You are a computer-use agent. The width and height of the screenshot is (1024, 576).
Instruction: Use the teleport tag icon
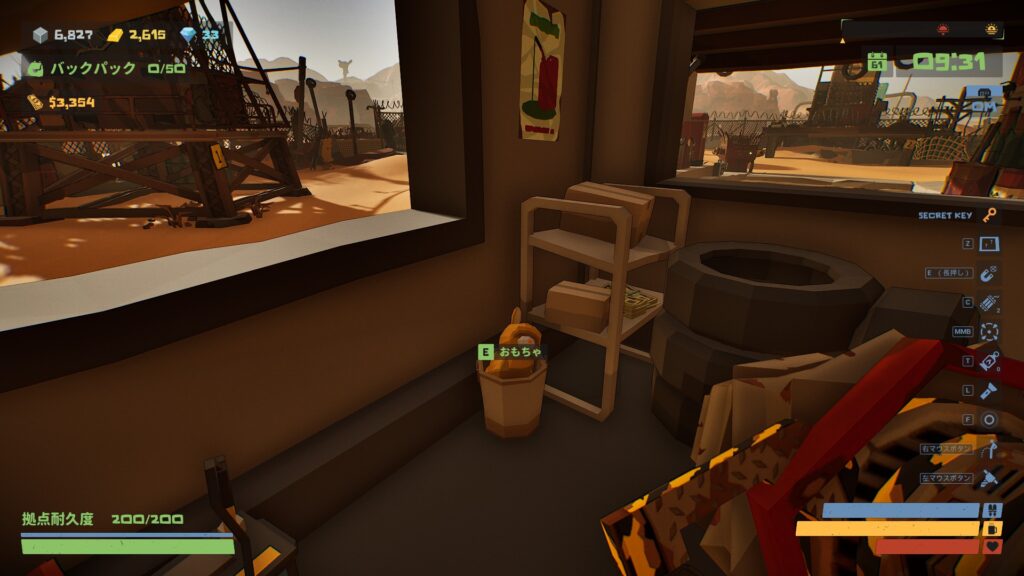click(989, 361)
